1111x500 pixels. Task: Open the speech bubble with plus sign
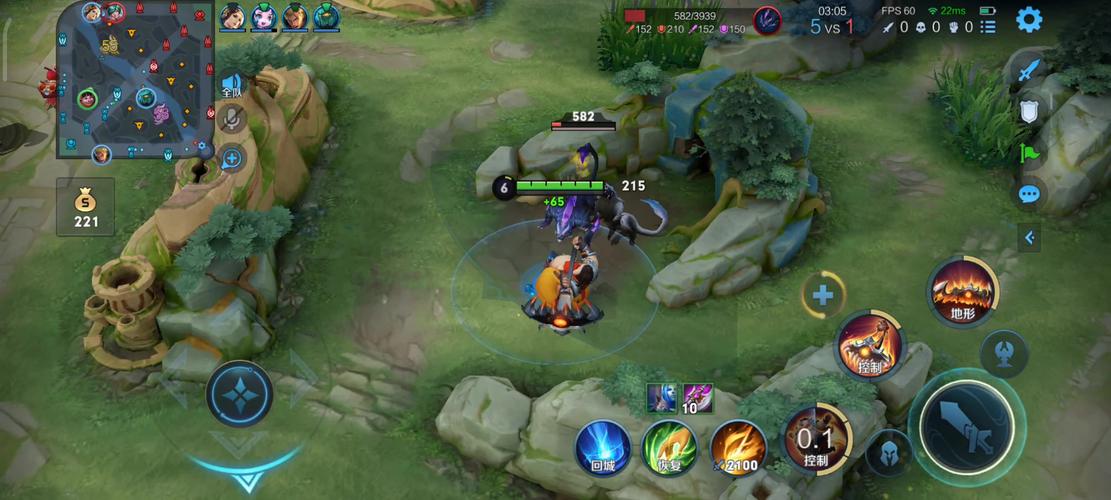232,157
